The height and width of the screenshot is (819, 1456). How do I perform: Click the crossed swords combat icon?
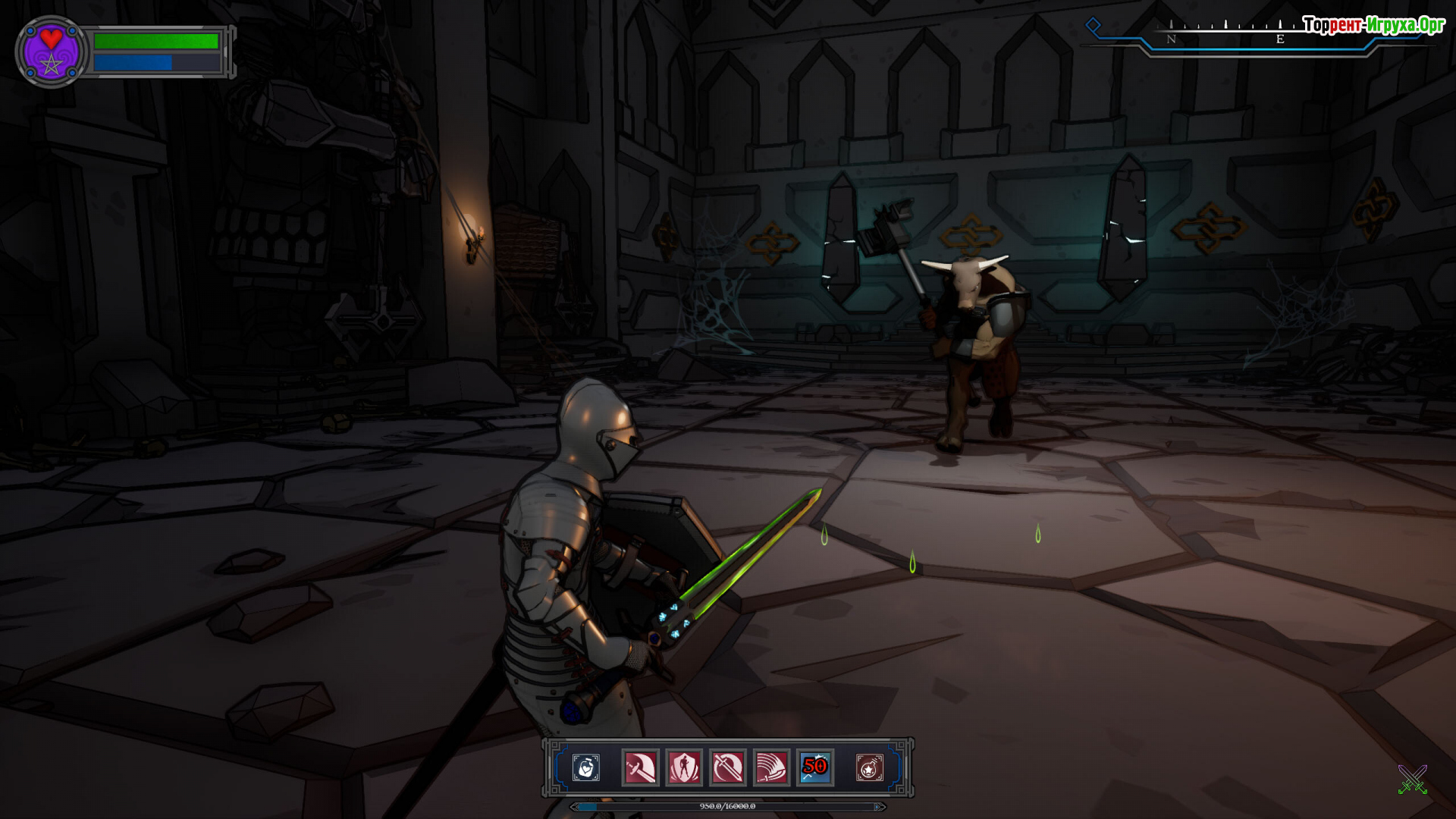[x=1412, y=780]
